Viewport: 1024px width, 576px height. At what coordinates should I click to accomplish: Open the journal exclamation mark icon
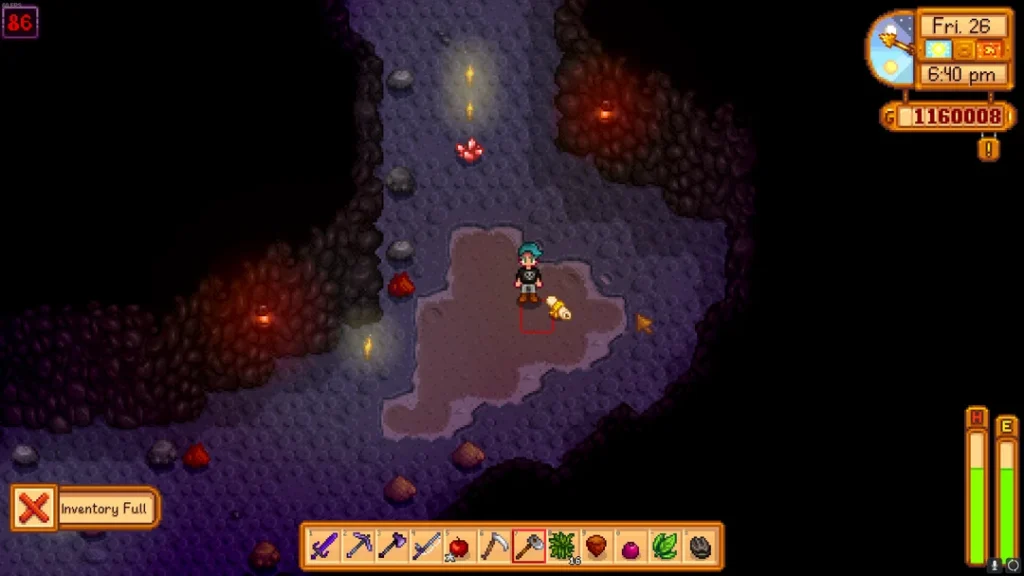click(989, 149)
